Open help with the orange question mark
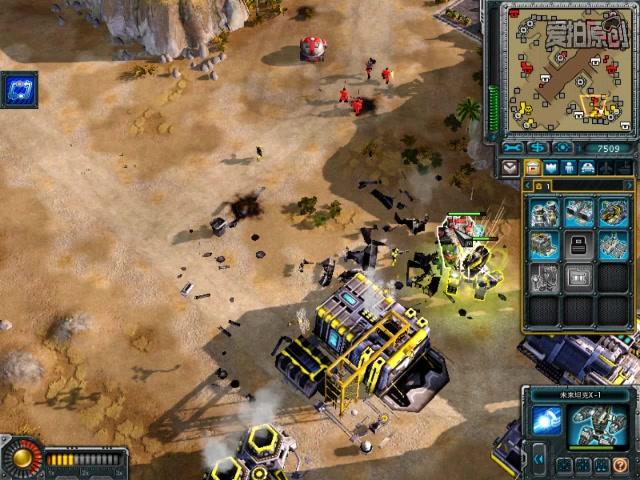 [622, 465]
